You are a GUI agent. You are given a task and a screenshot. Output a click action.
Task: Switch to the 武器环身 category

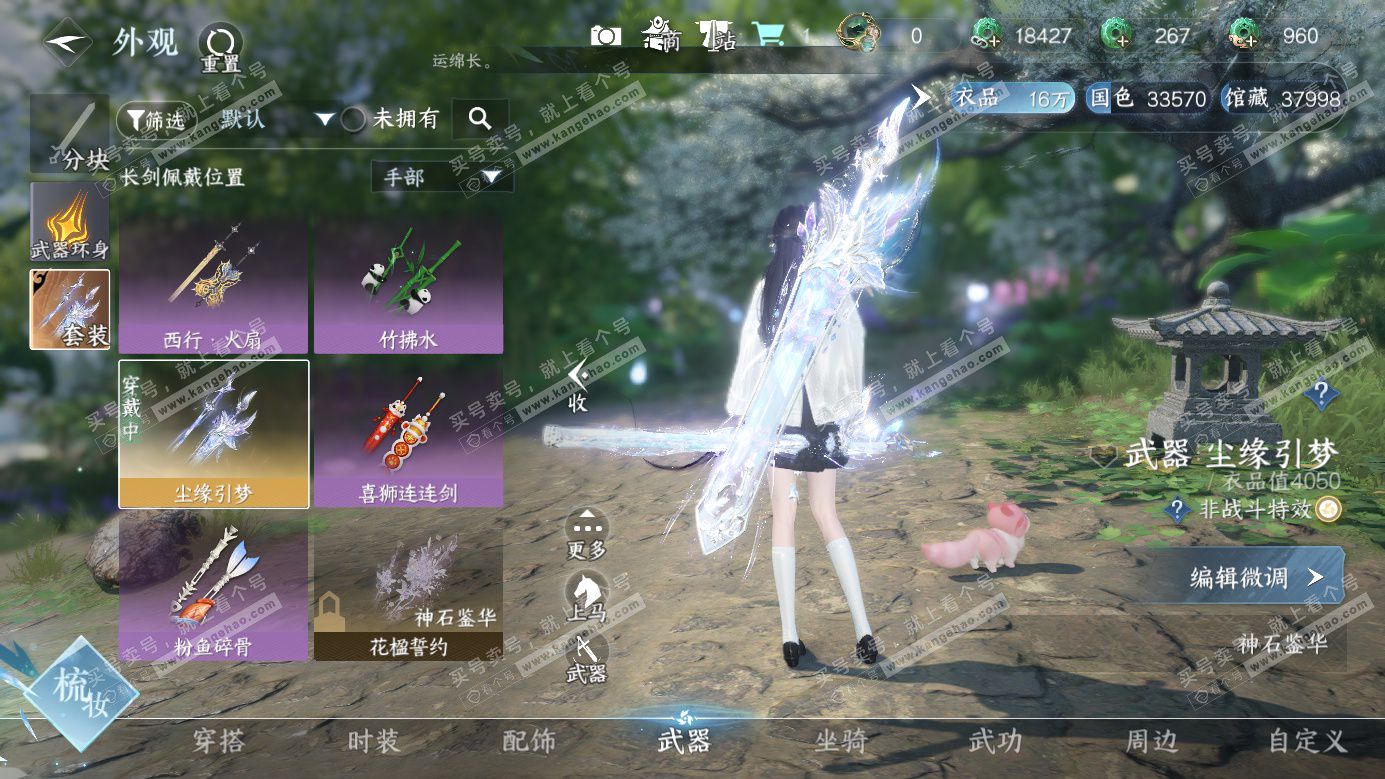(69, 224)
